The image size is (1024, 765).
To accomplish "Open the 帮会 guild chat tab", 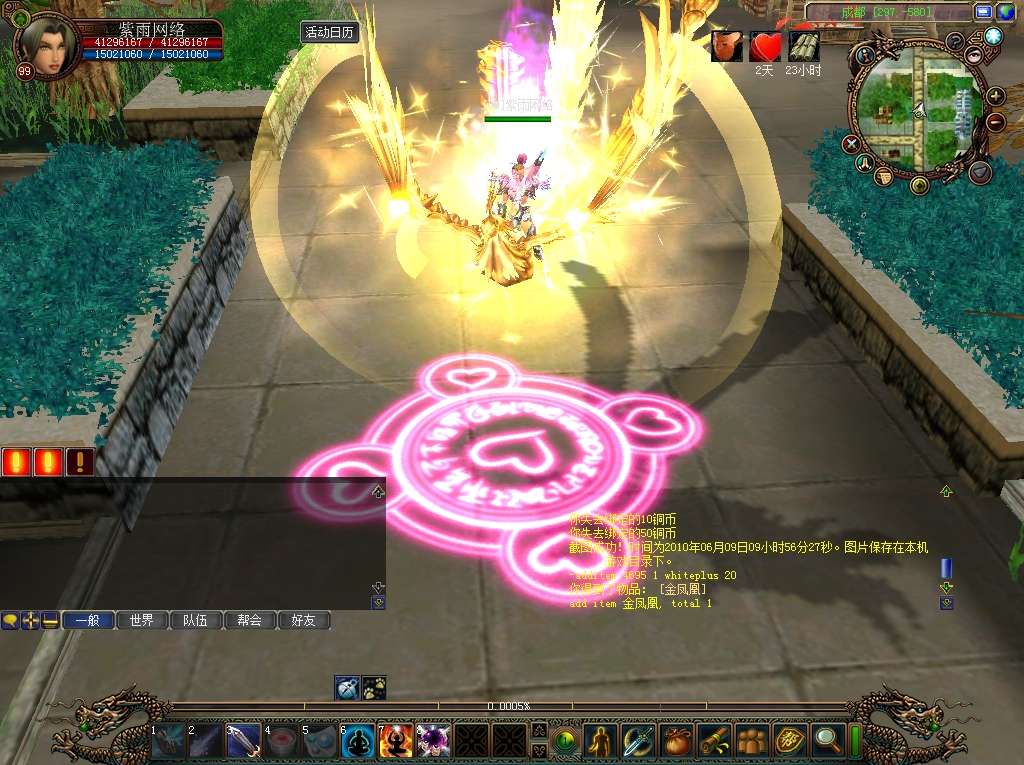I will [x=249, y=620].
